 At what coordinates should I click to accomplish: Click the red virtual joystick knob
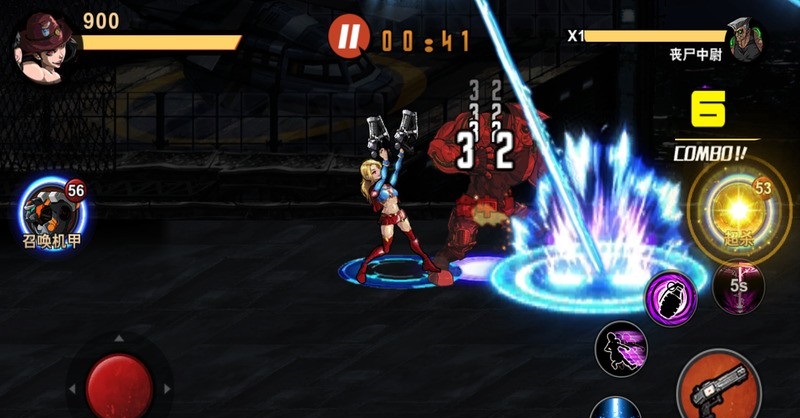pyautogui.click(x=119, y=385)
